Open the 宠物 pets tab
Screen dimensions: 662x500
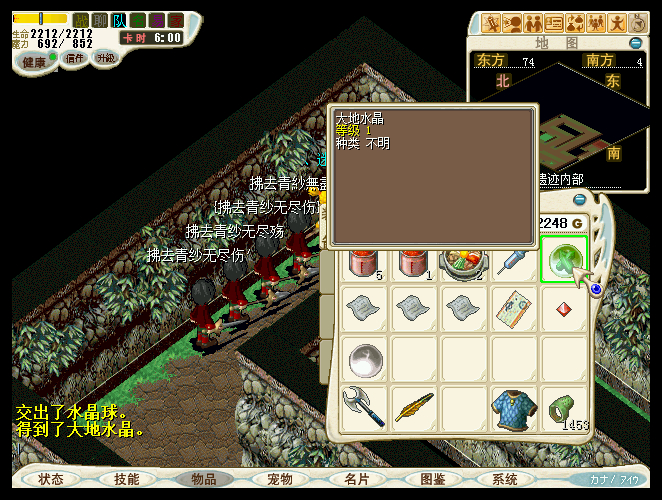[x=280, y=480]
